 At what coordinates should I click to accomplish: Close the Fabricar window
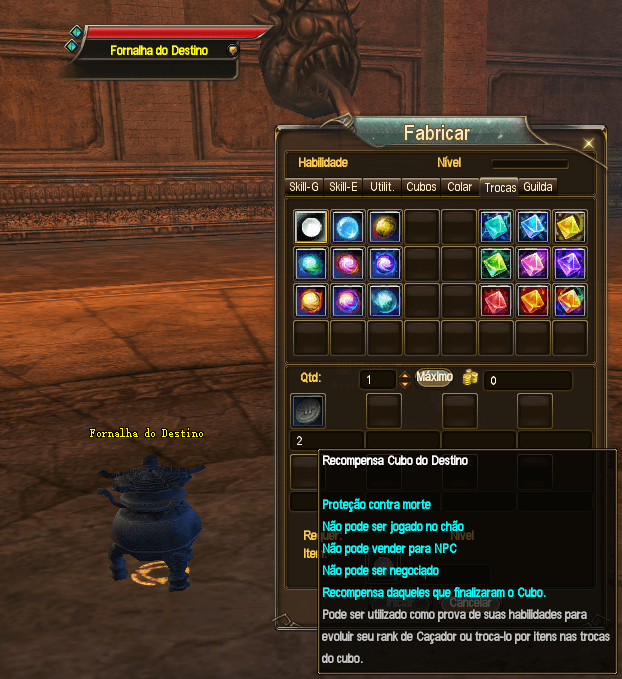click(x=589, y=143)
